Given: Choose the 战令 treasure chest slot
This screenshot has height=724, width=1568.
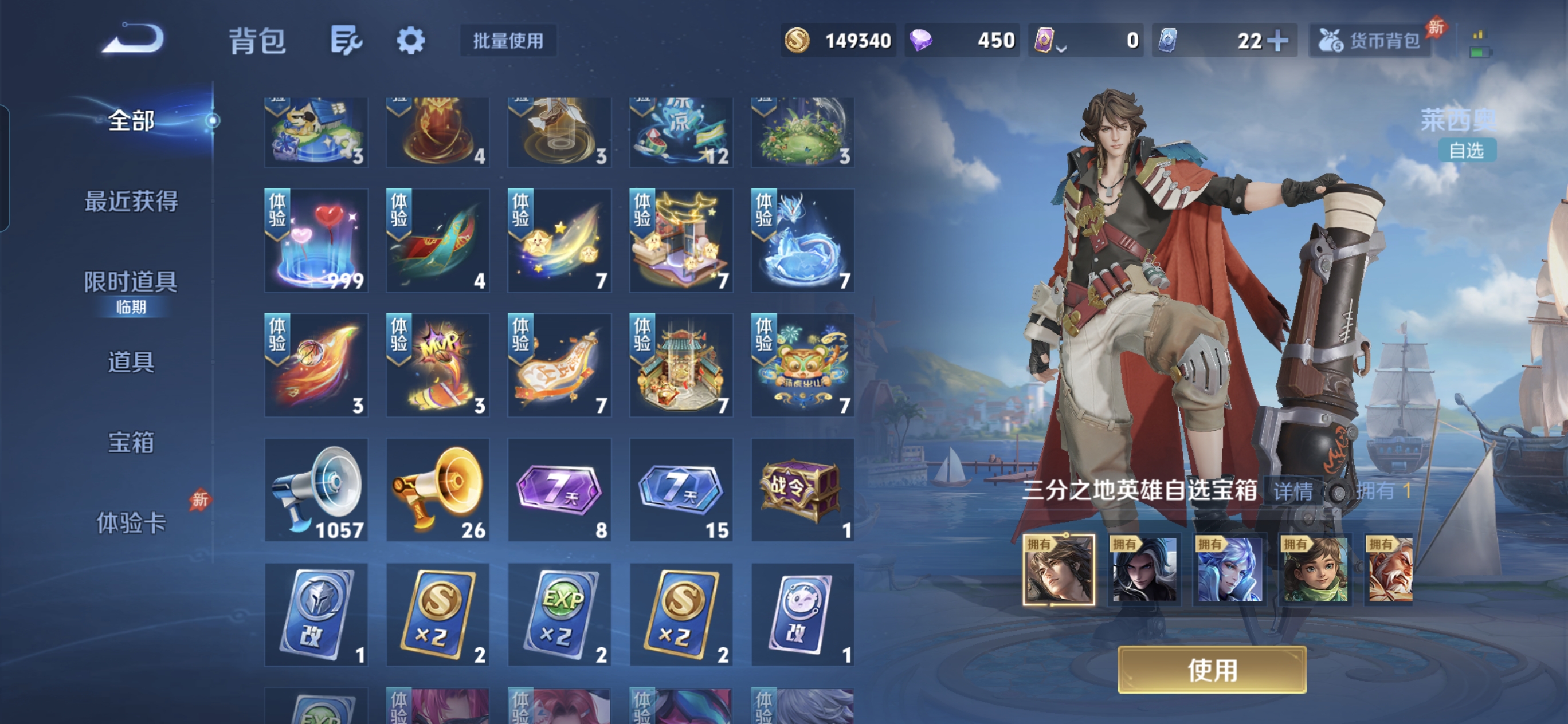Looking at the screenshot, I should coord(802,490).
